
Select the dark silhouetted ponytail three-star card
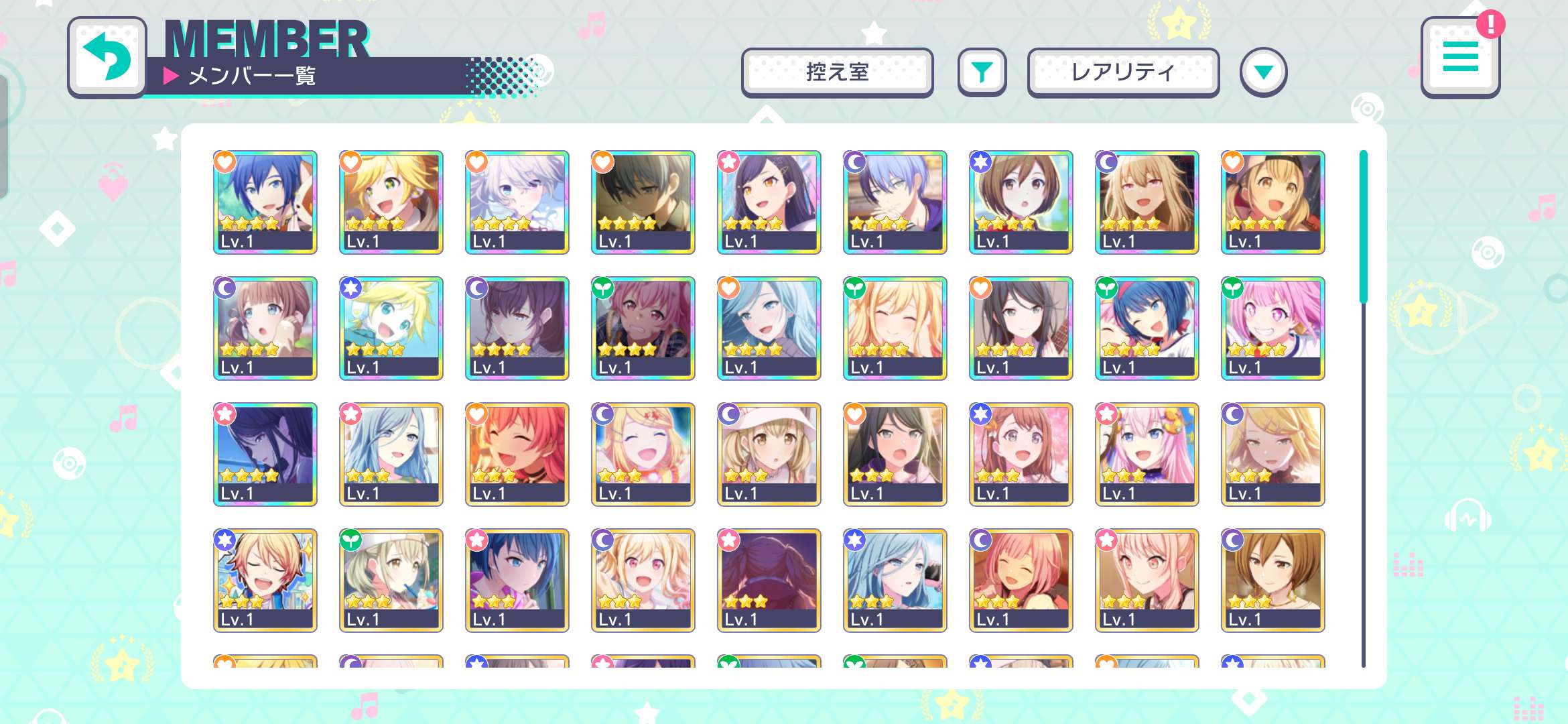click(x=769, y=580)
